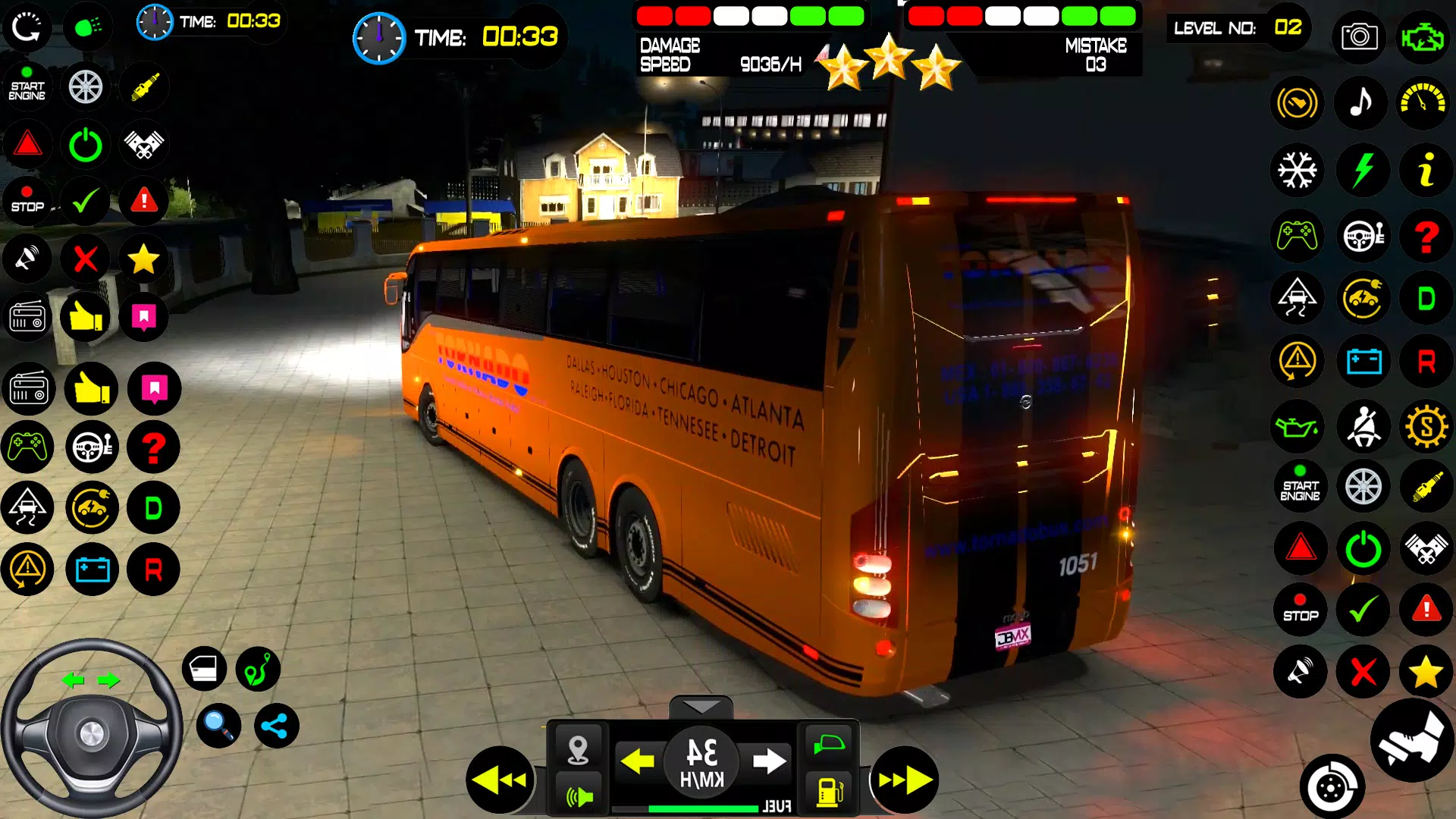Toggle the green headlight button near the speedometer
The image size is (1456, 819).
[830, 744]
